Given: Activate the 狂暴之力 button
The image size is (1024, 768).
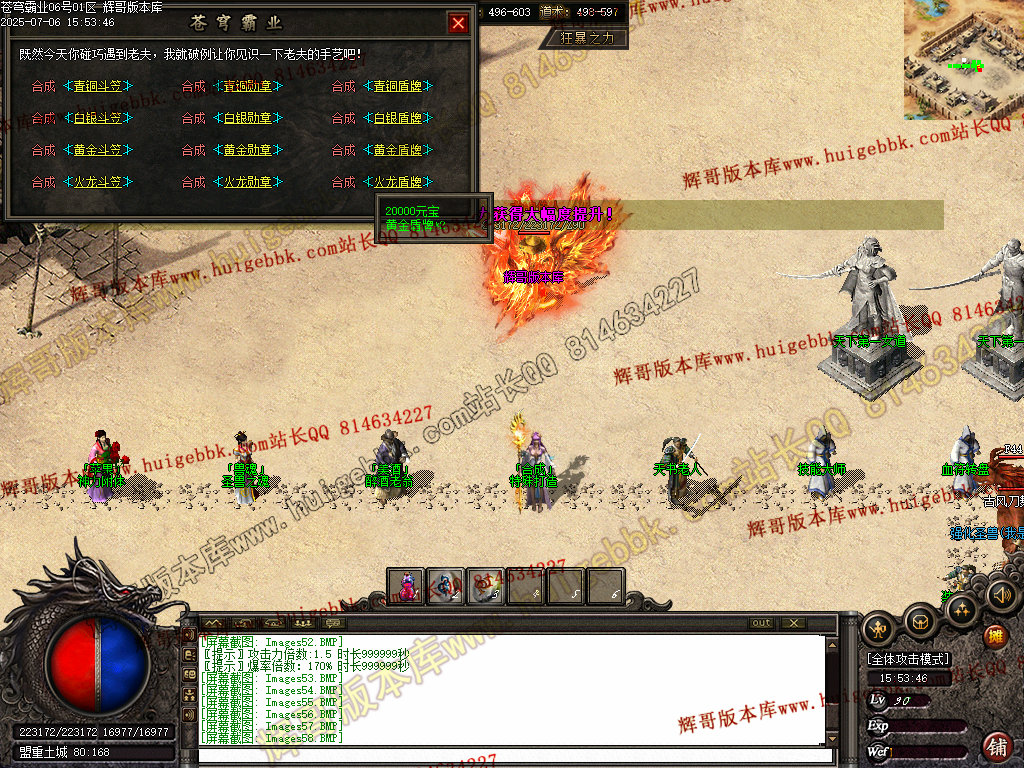Looking at the screenshot, I should pyautogui.click(x=587, y=38).
